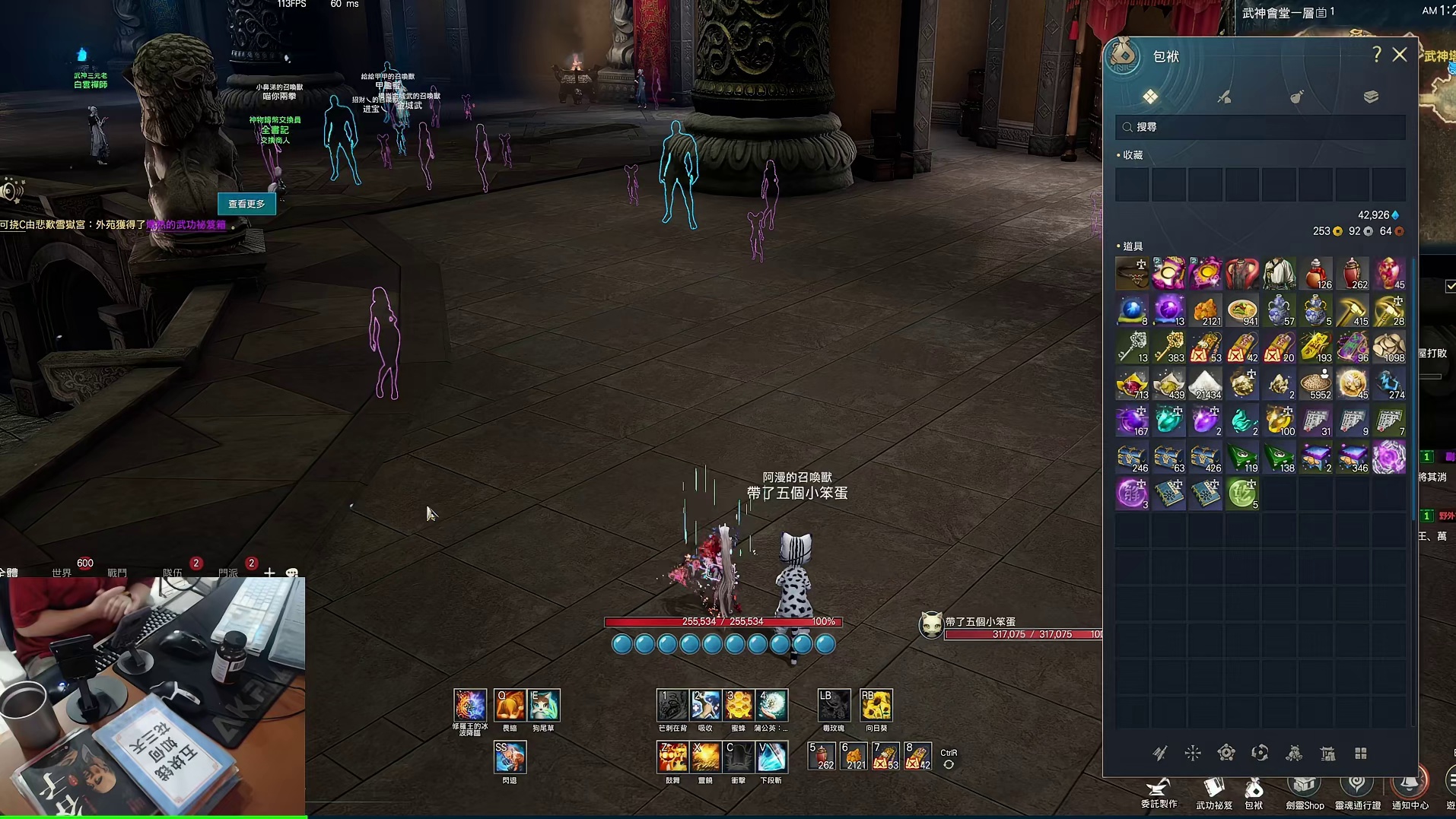The image size is (1456, 819).
Task: Trigger the 下段斬 skill icon
Action: coord(771,757)
